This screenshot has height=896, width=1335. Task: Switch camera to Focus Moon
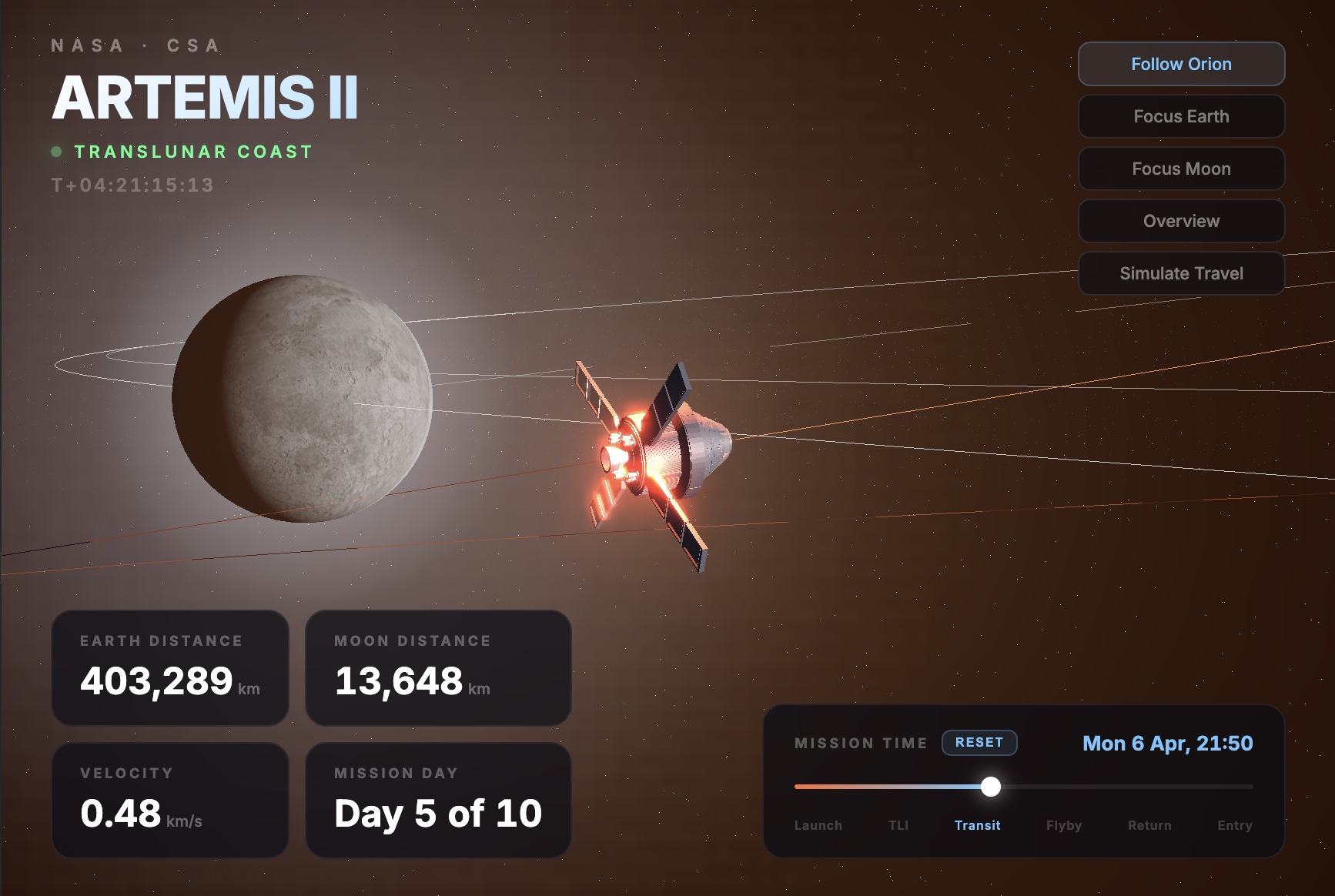pos(1181,169)
